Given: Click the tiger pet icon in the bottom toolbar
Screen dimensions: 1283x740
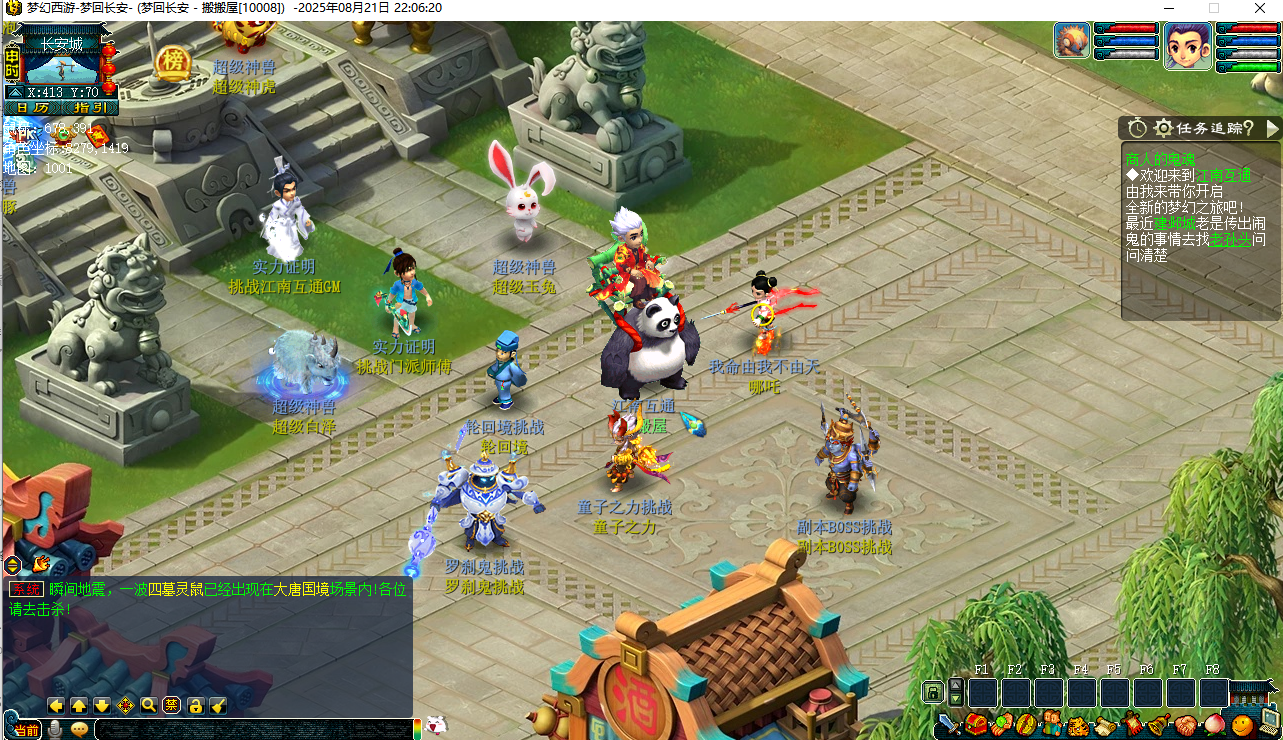Looking at the screenshot, I should click(1077, 726).
